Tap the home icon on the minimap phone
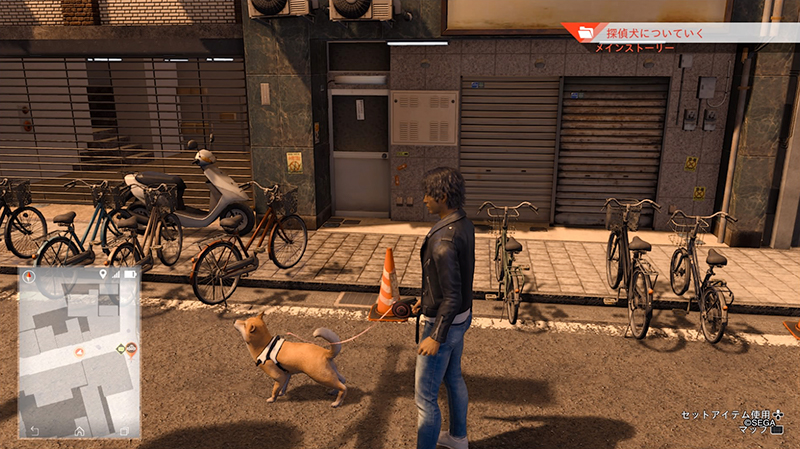This screenshot has height=449, width=800. tap(79, 430)
